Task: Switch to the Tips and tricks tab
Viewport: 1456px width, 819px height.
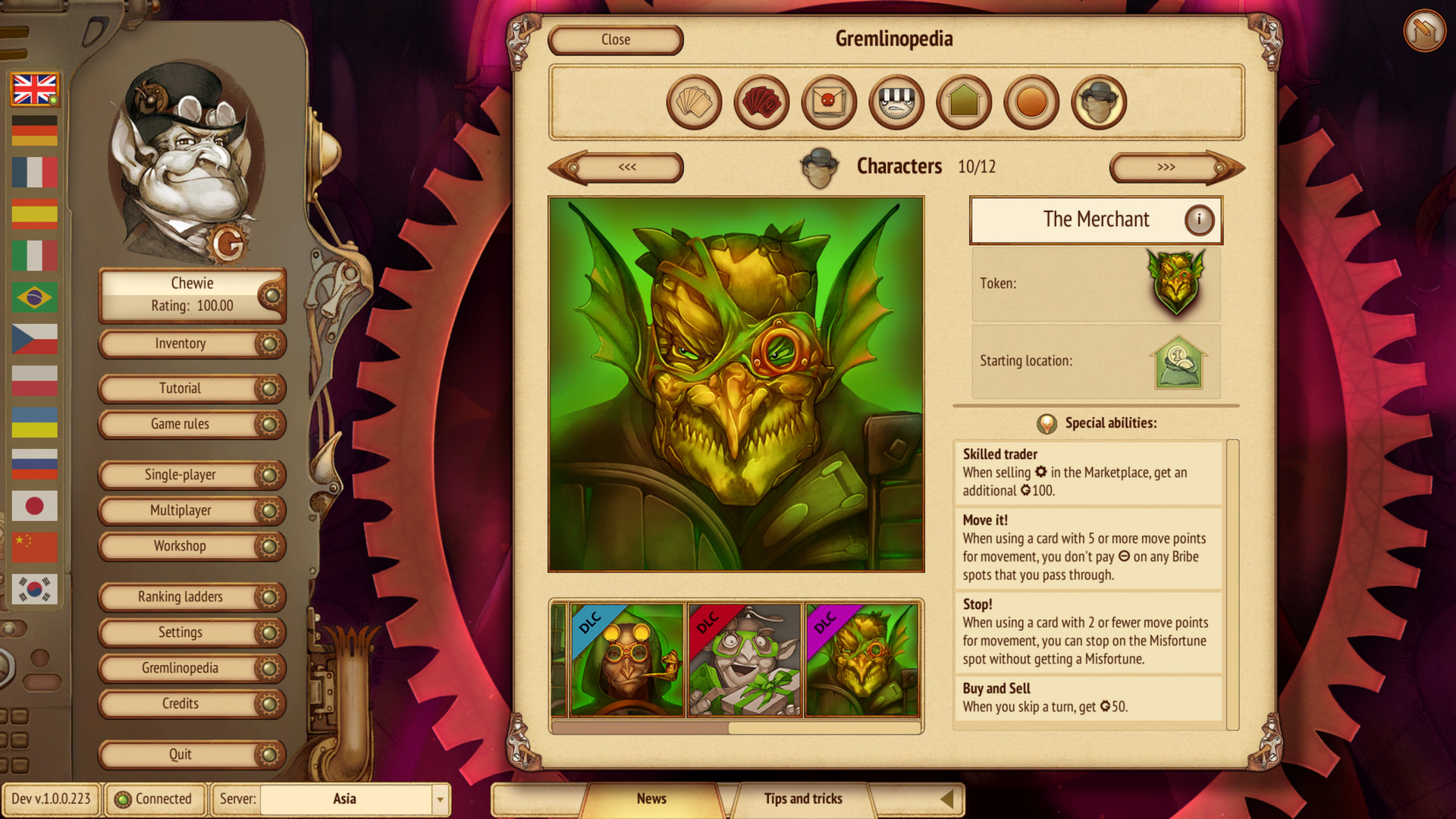Action: pyautogui.click(x=803, y=799)
